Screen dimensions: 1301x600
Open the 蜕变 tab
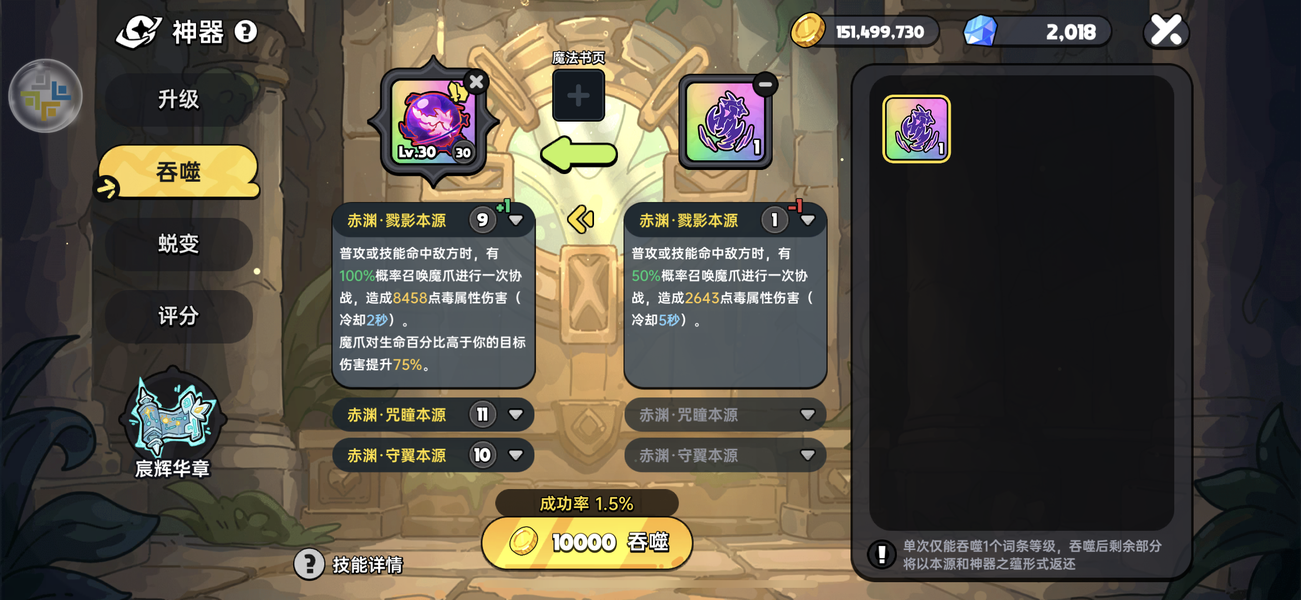coord(178,244)
